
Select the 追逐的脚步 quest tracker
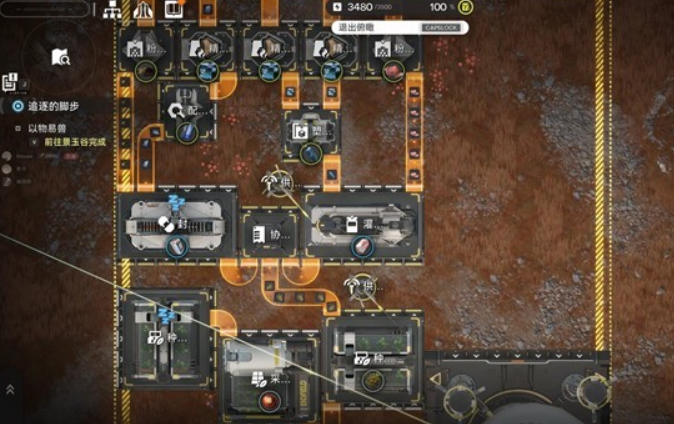[51, 106]
